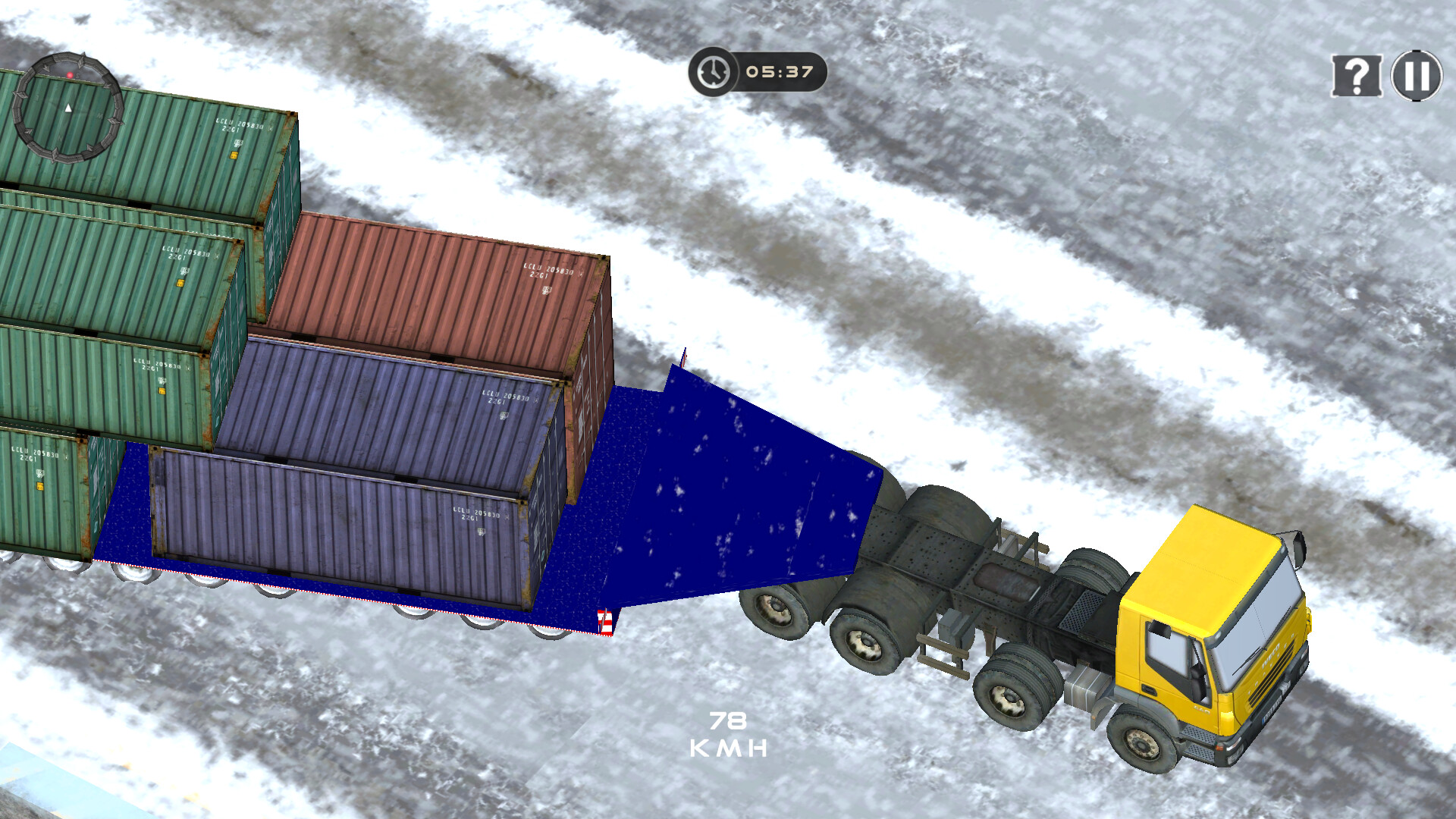Click the north arrow inside the compass

tap(69, 108)
